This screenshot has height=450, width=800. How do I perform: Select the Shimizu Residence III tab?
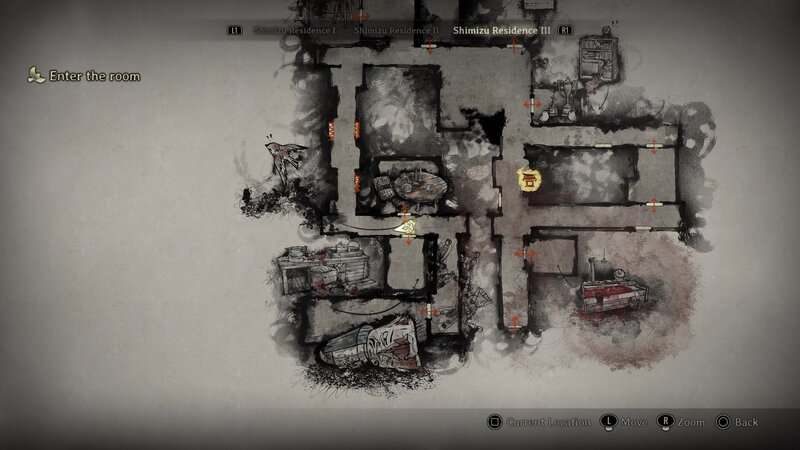(500, 31)
